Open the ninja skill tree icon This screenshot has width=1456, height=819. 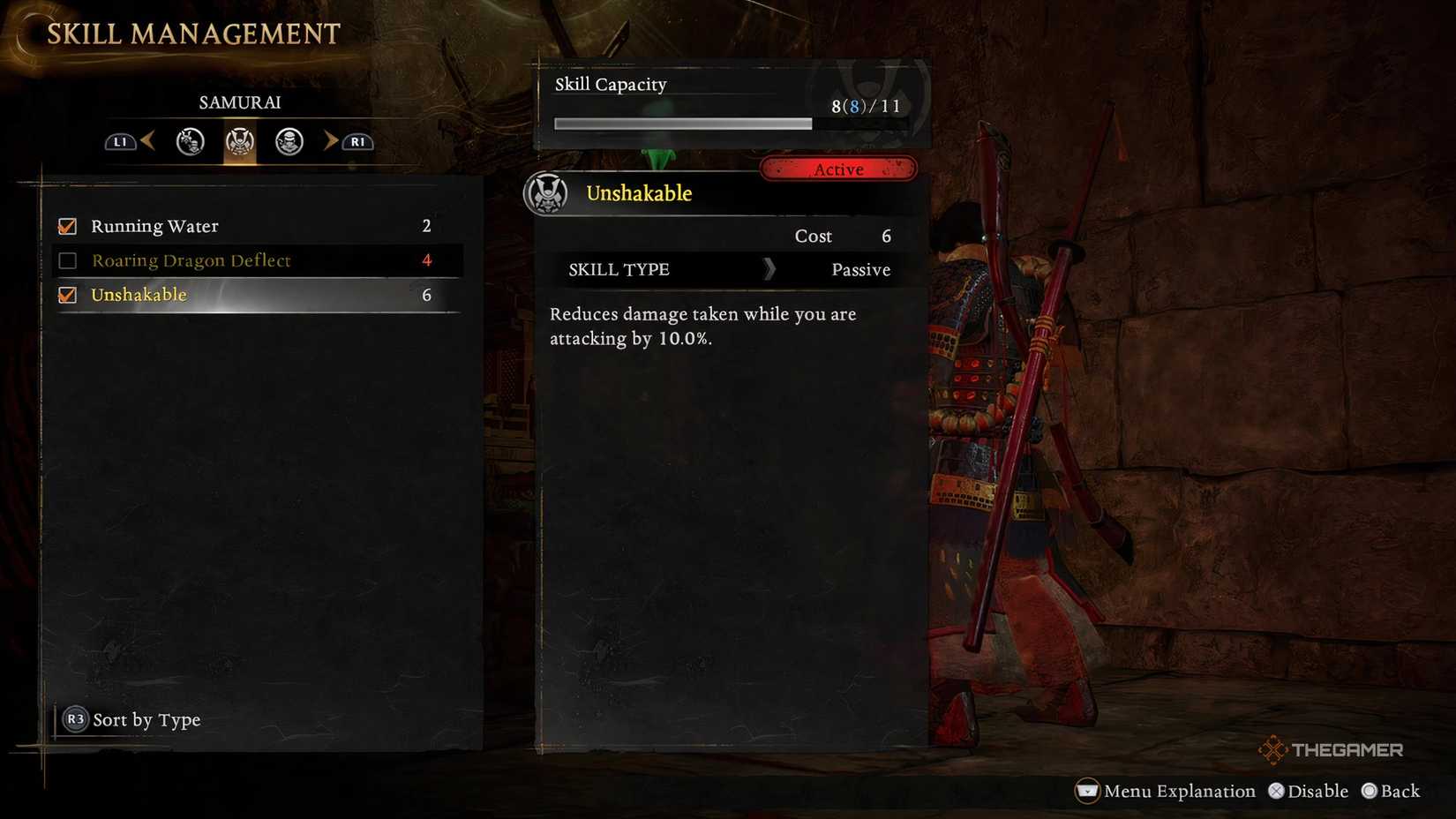coord(288,141)
